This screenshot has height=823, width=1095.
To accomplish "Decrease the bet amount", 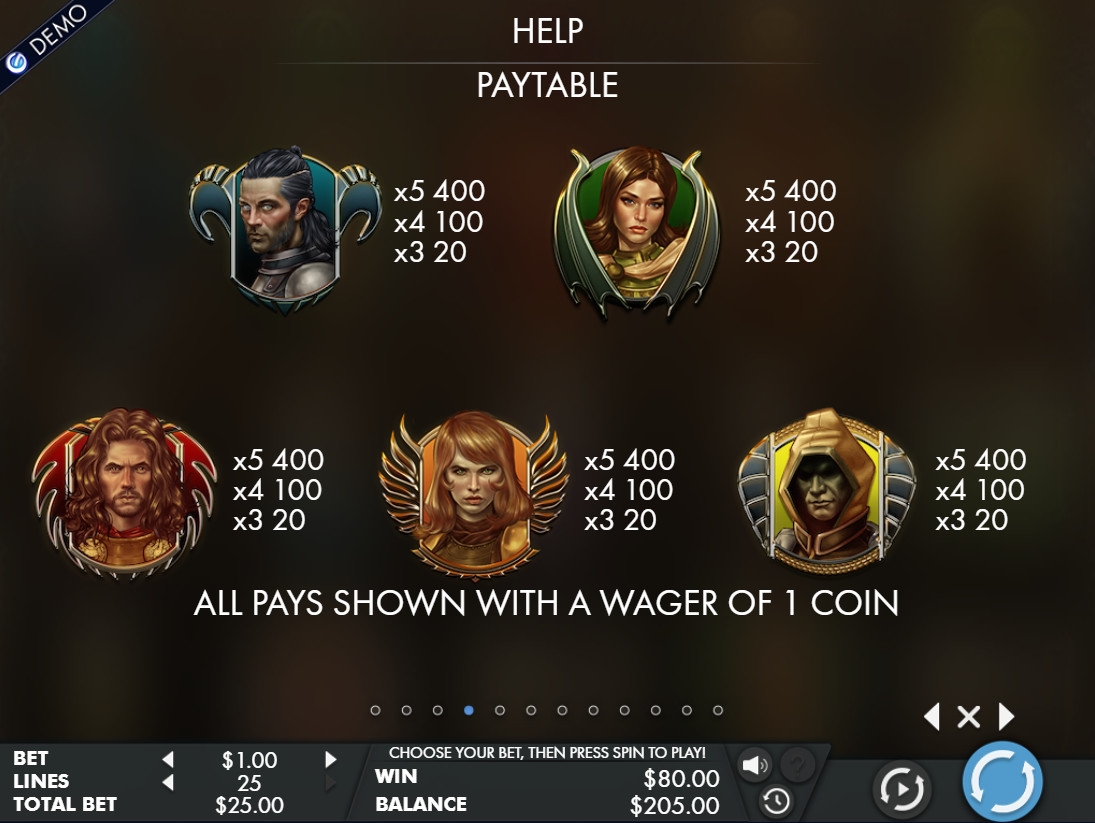I will pos(168,760).
